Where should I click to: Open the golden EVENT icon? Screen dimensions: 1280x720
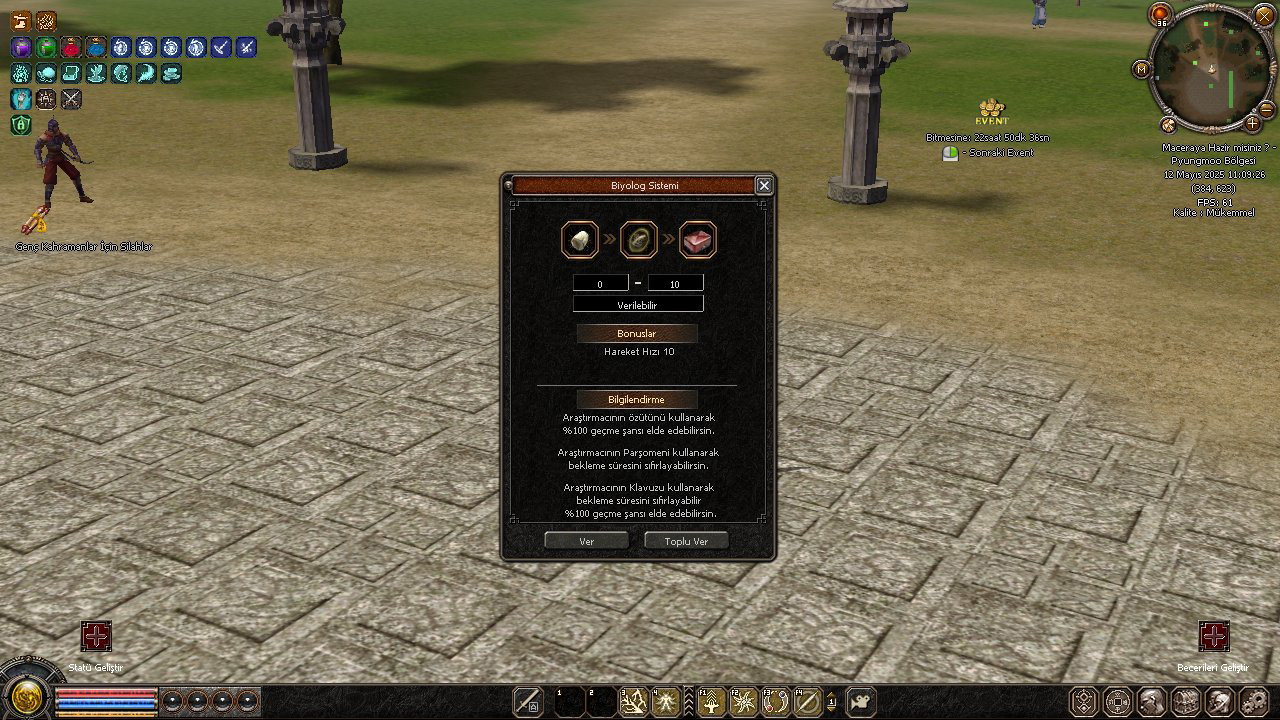[x=991, y=111]
